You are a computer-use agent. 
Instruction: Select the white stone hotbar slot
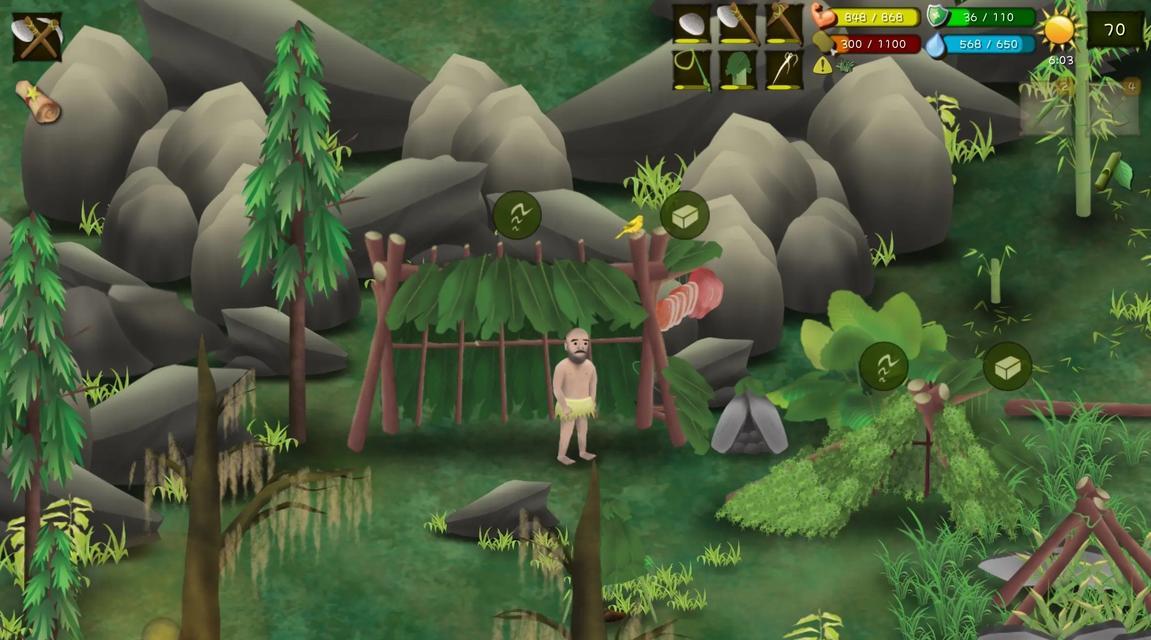691,24
